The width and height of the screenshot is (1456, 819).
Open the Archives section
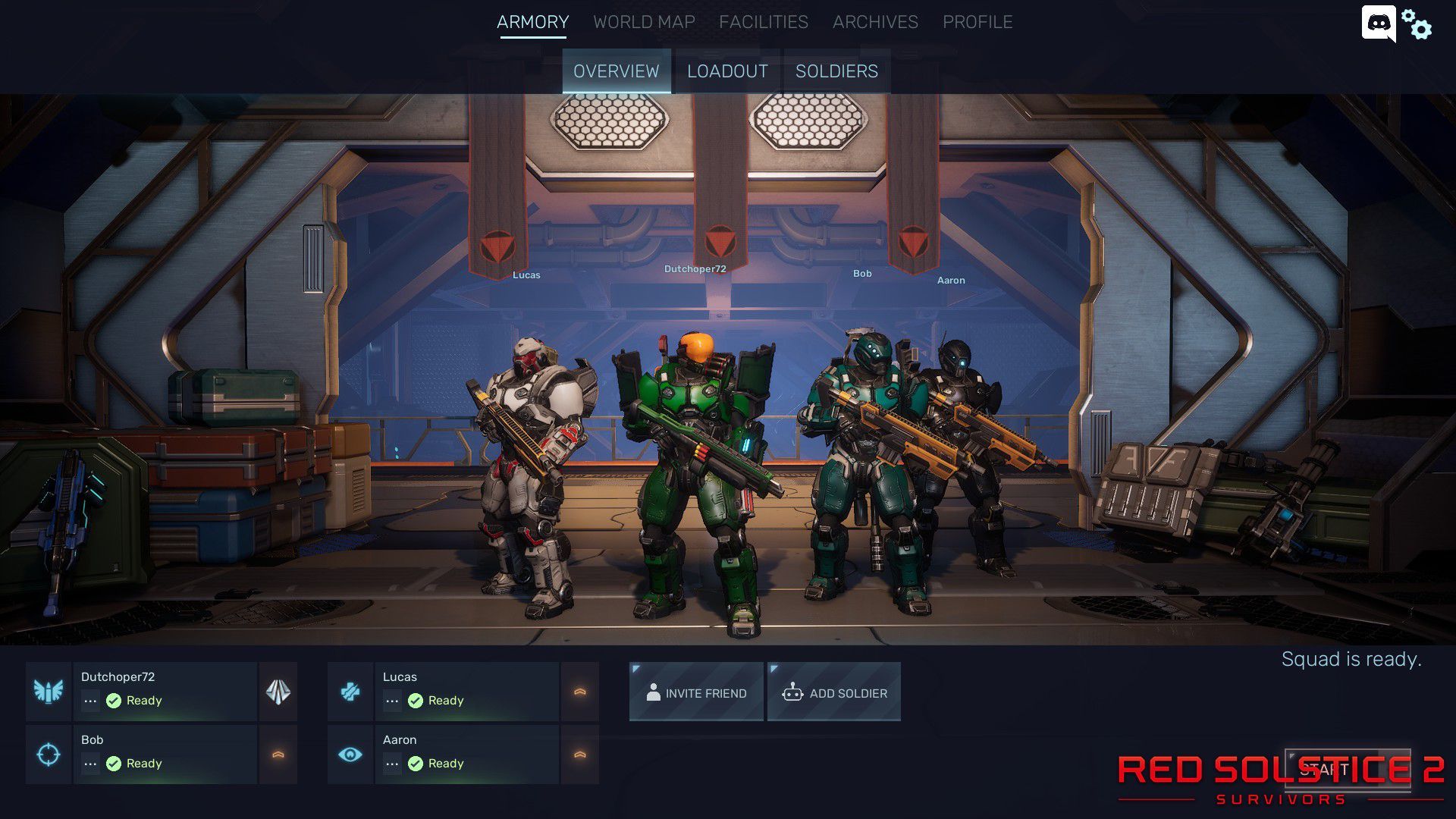tap(875, 22)
